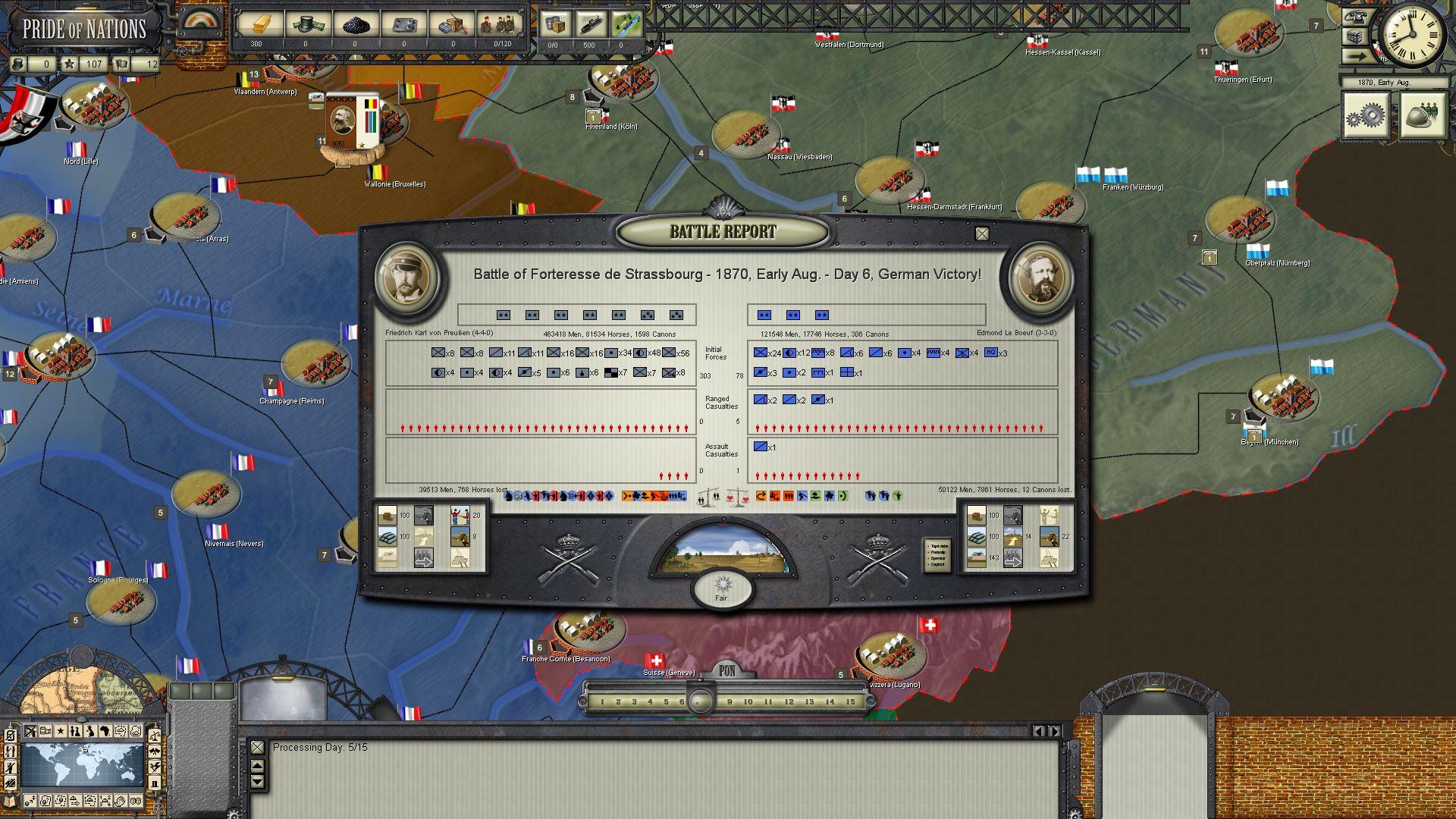This screenshot has width=1456, height=819.
Task: Open the star favorites map mode icon
Action: 61,730
